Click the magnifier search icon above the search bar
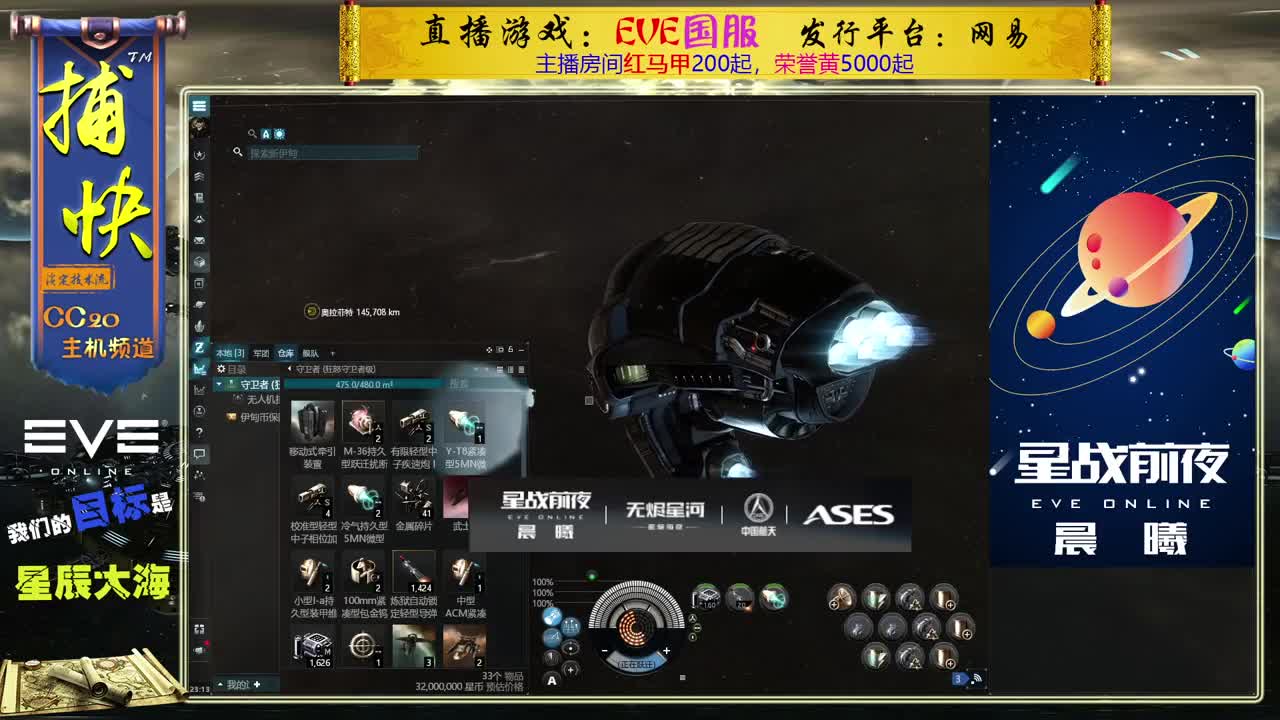Screen dimensions: 1280x720 click(252, 132)
